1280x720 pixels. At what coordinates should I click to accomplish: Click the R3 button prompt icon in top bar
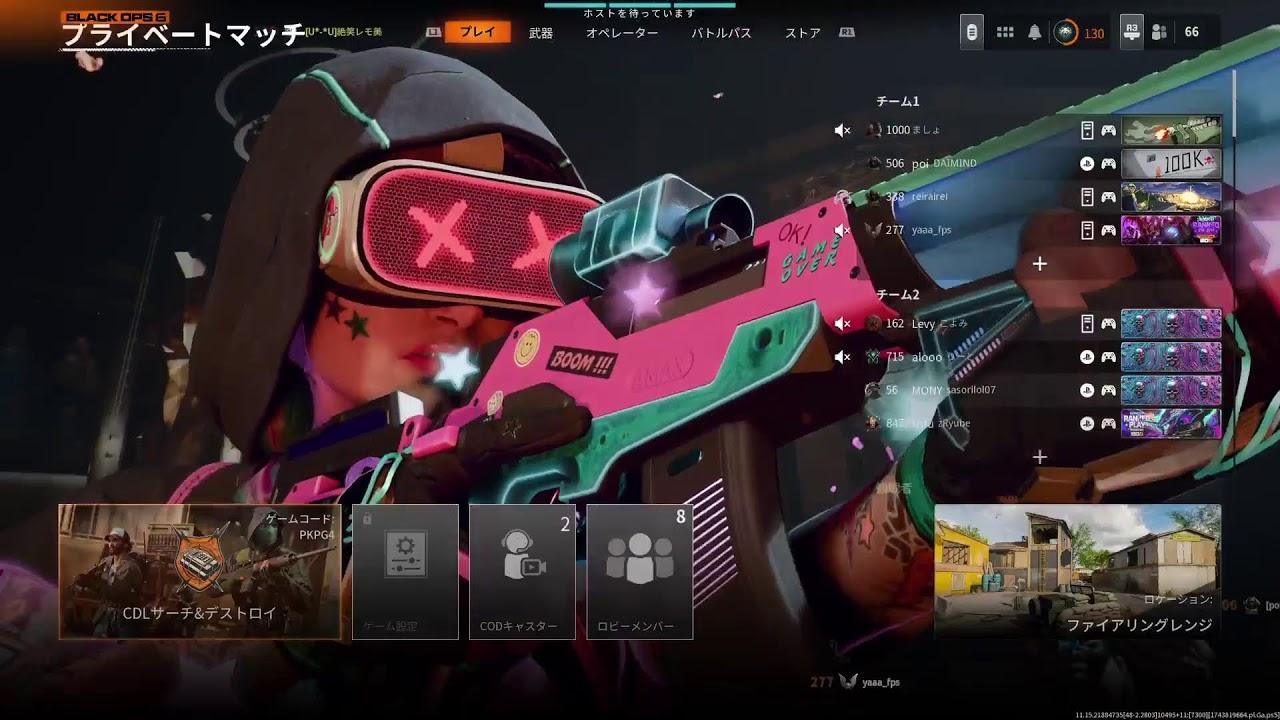[x=1132, y=33]
